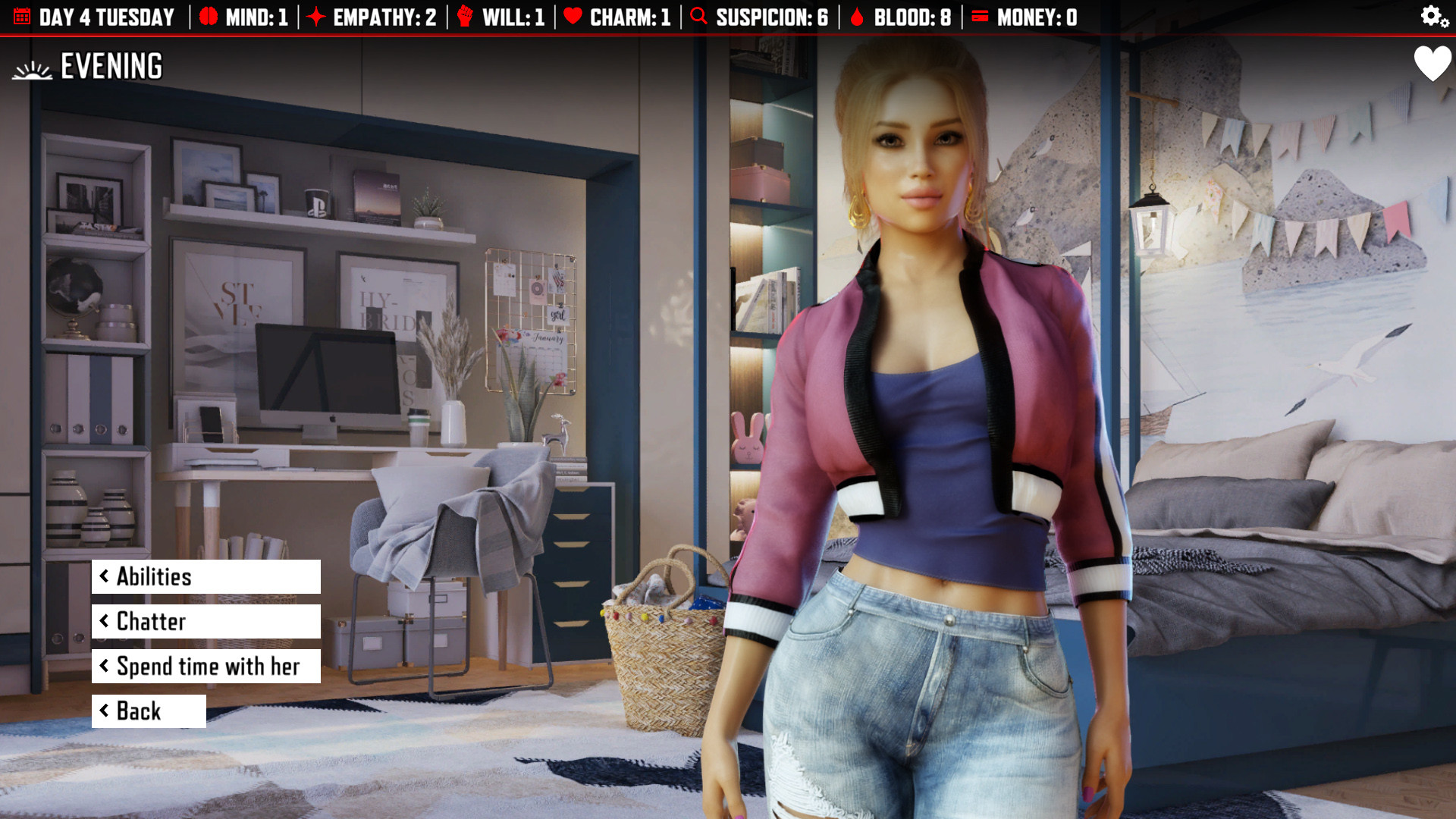The width and height of the screenshot is (1456, 819).
Task: Click the calendar icon next to DAY 4
Action: coord(22,17)
